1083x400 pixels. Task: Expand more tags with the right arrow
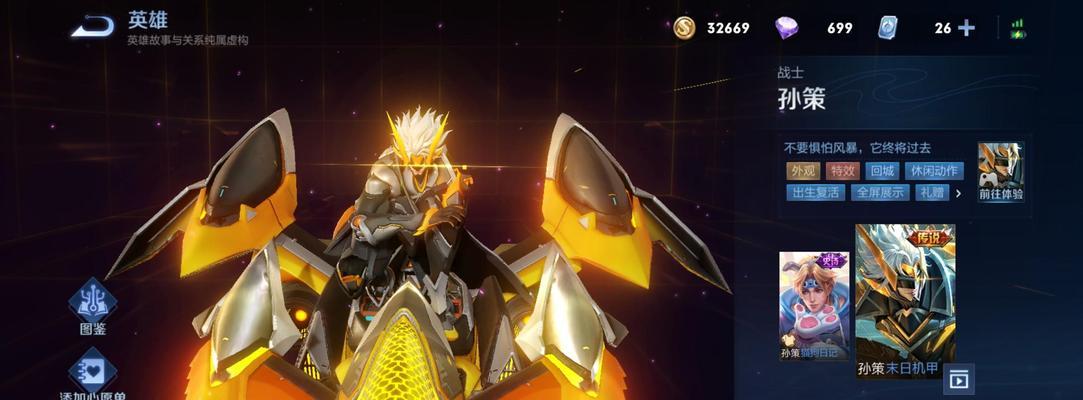958,193
